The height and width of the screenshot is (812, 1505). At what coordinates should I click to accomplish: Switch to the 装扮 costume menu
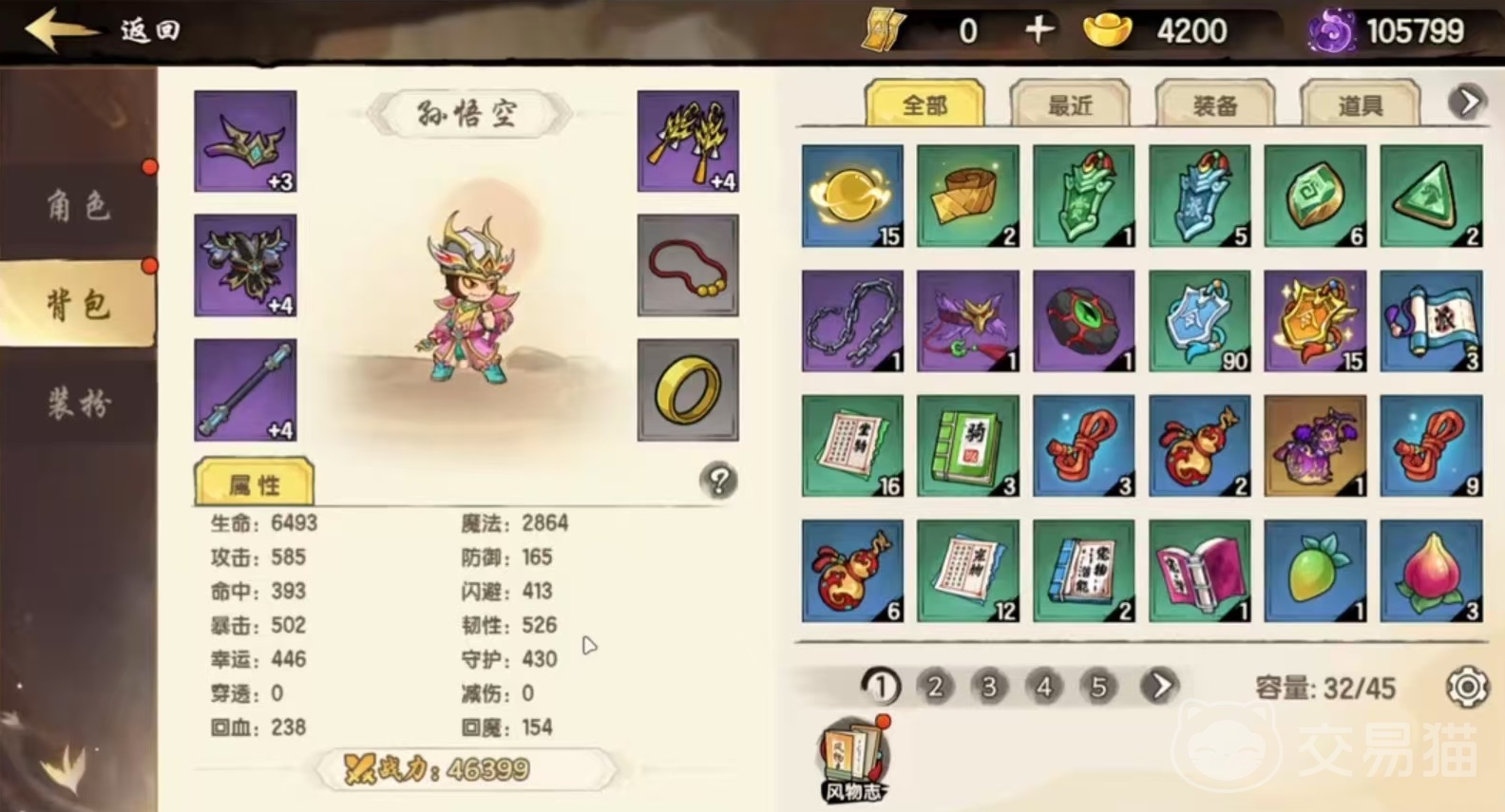point(79,403)
